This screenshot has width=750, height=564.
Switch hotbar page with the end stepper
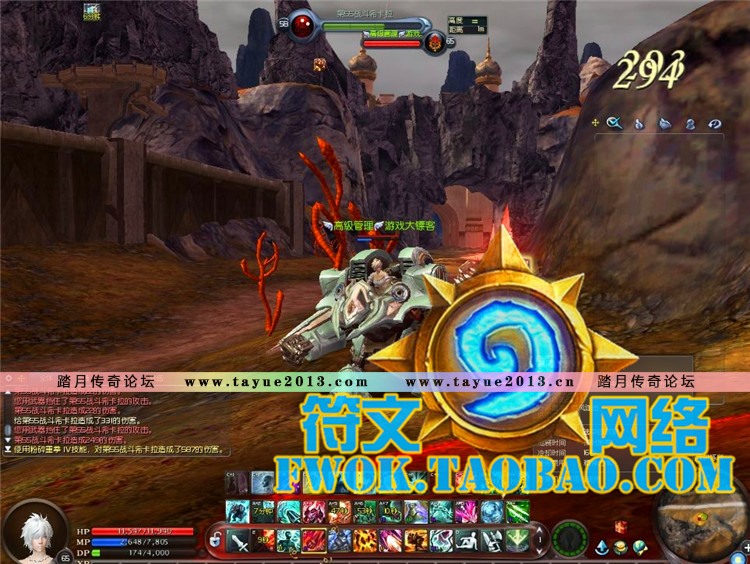tap(538, 540)
